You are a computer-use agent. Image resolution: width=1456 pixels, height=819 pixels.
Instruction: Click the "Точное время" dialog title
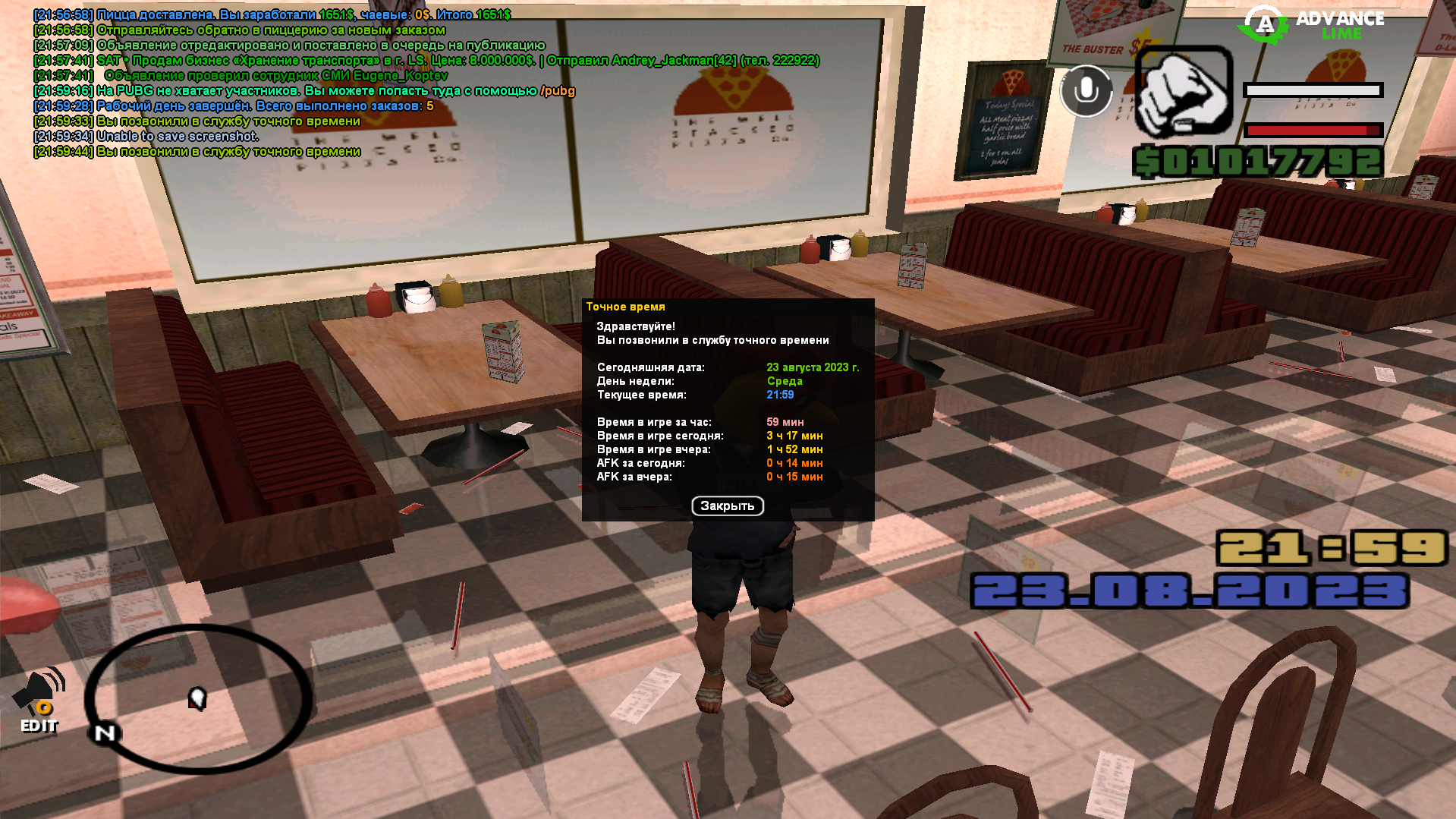tap(625, 307)
